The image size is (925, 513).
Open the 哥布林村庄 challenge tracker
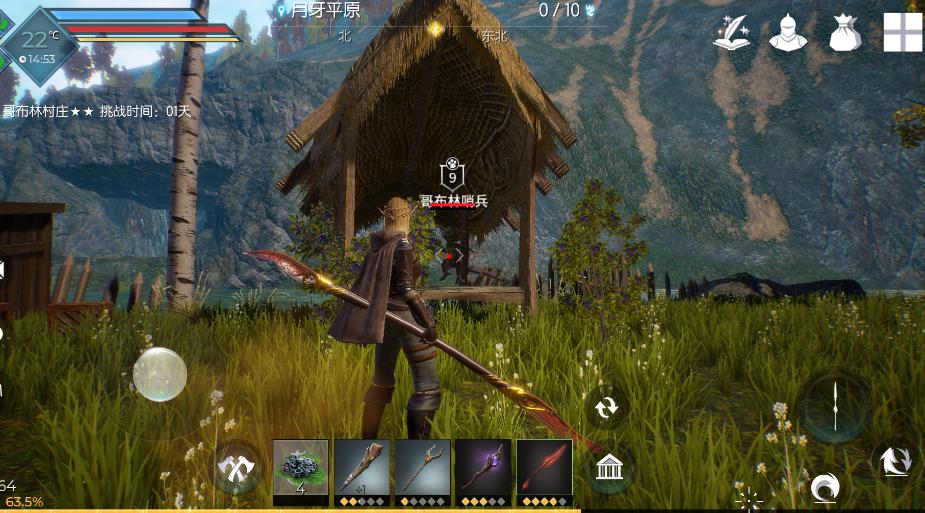point(96,111)
